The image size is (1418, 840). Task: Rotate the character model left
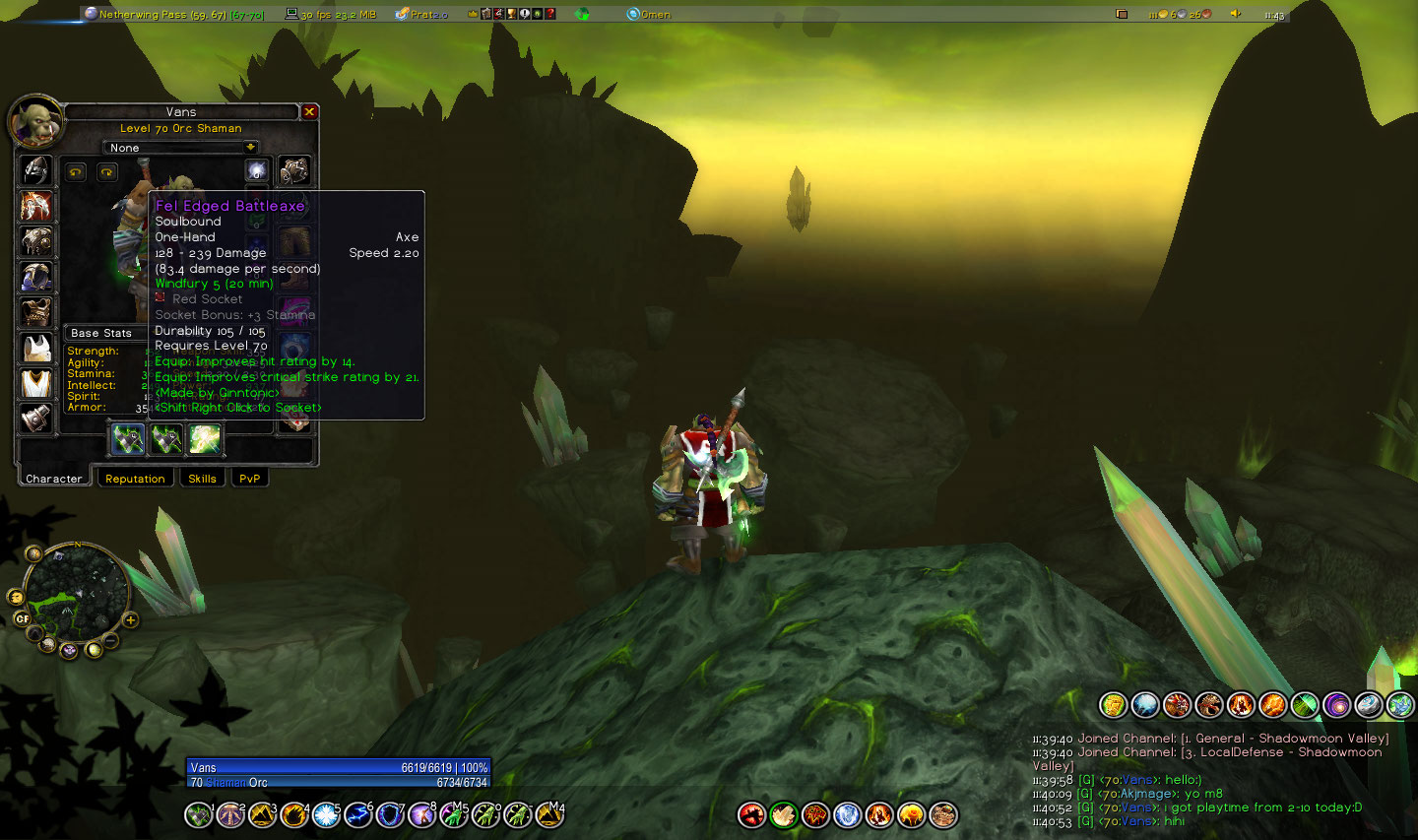click(76, 172)
